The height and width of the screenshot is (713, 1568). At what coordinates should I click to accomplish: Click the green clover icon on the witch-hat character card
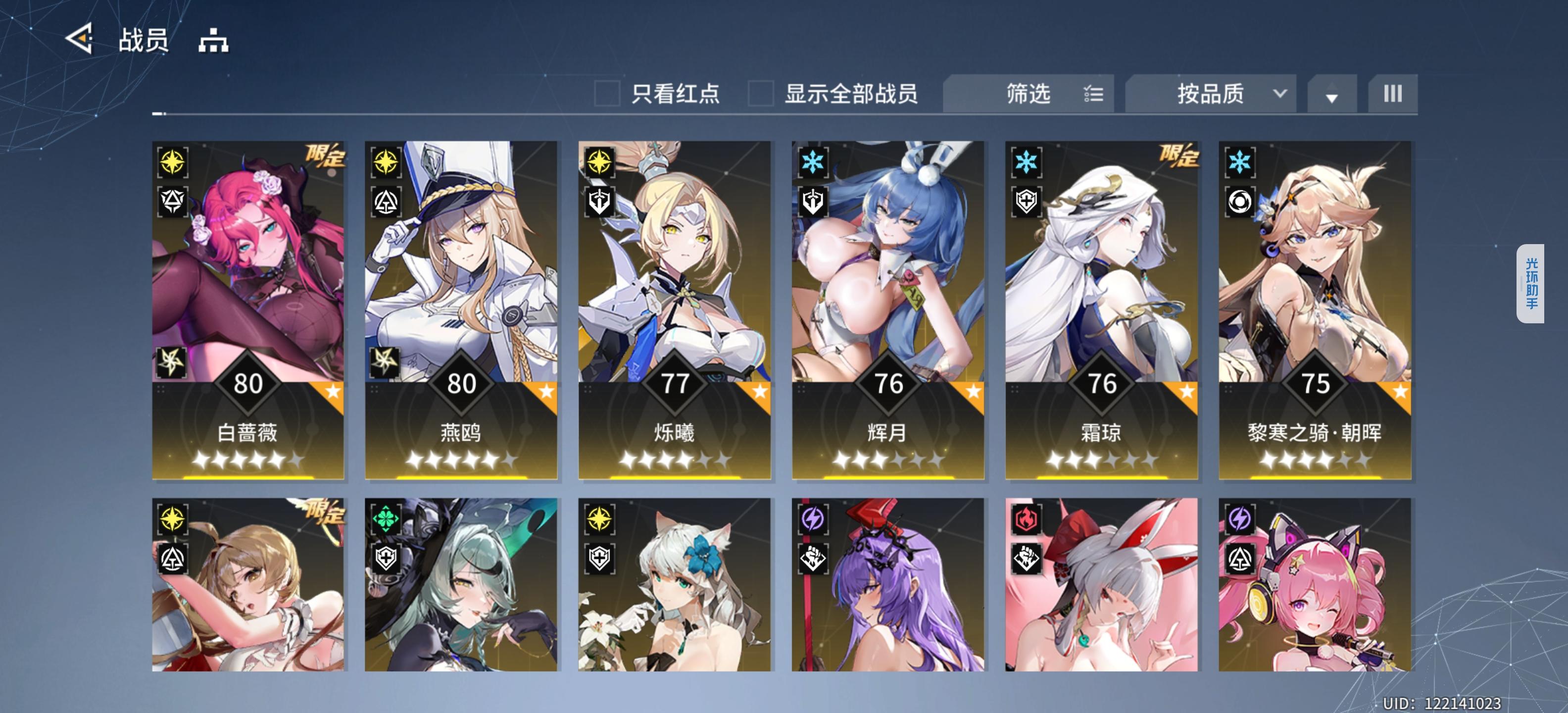pyautogui.click(x=385, y=519)
